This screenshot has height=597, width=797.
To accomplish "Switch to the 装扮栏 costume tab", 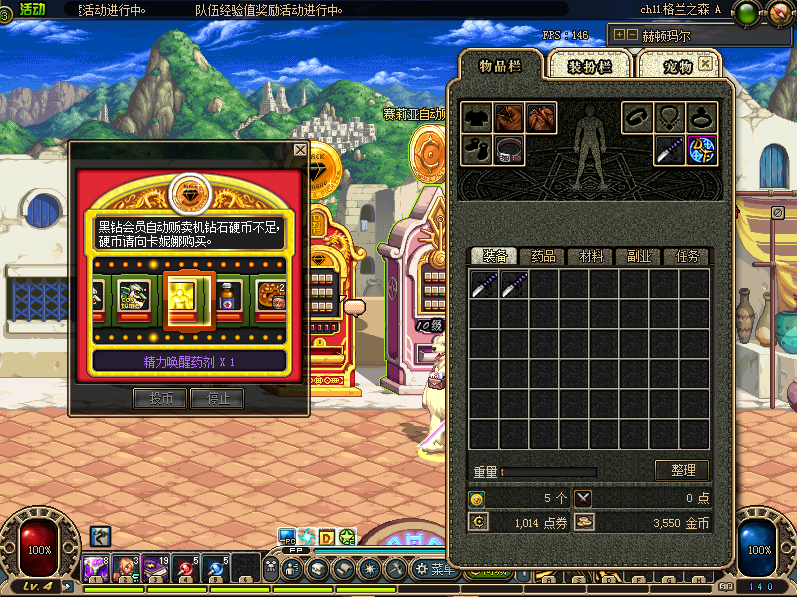I will (589, 67).
